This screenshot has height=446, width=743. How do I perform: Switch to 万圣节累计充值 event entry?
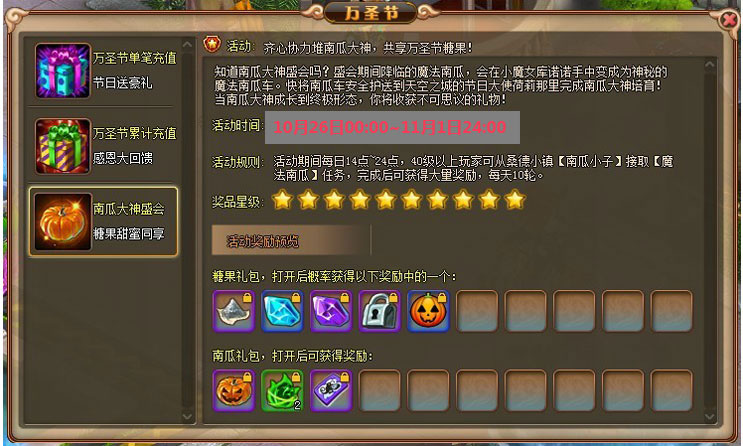pos(104,145)
